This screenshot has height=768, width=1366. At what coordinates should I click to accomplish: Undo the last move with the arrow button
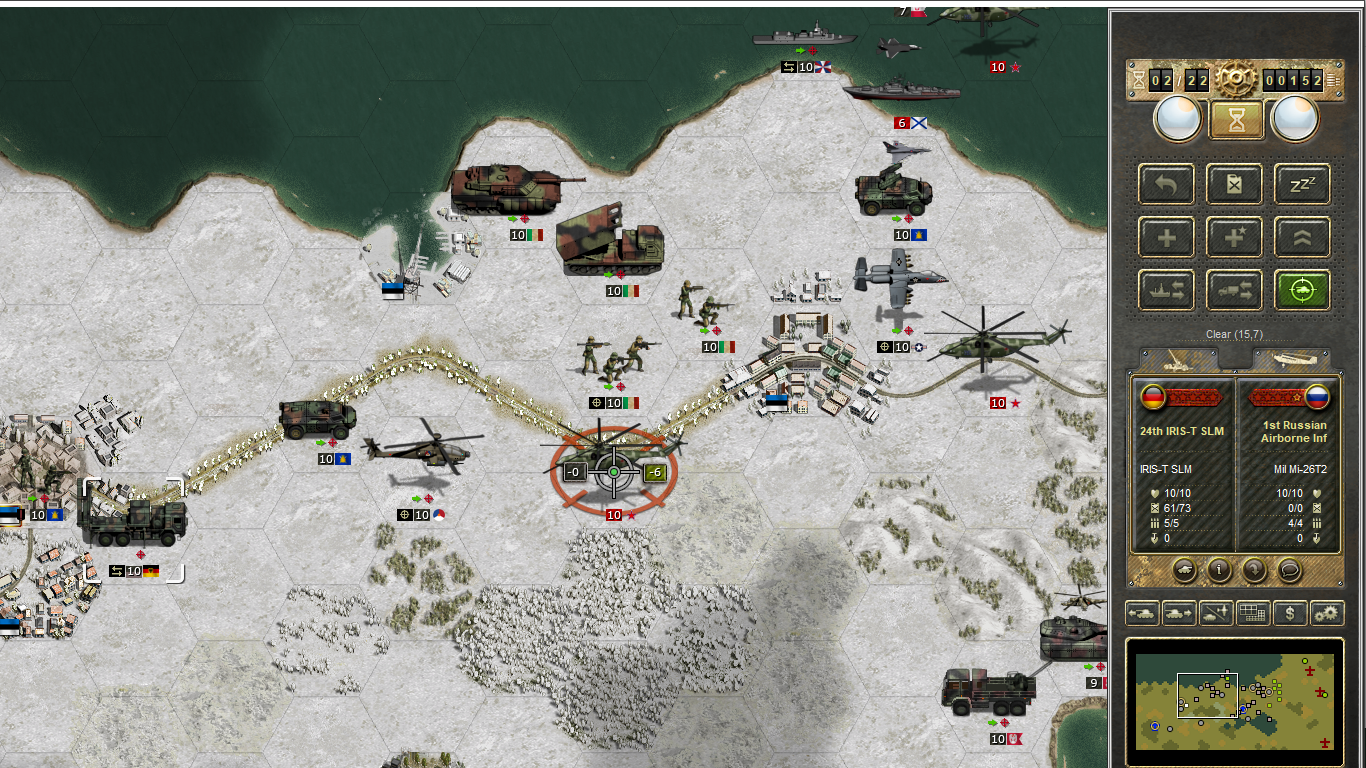click(x=1166, y=184)
